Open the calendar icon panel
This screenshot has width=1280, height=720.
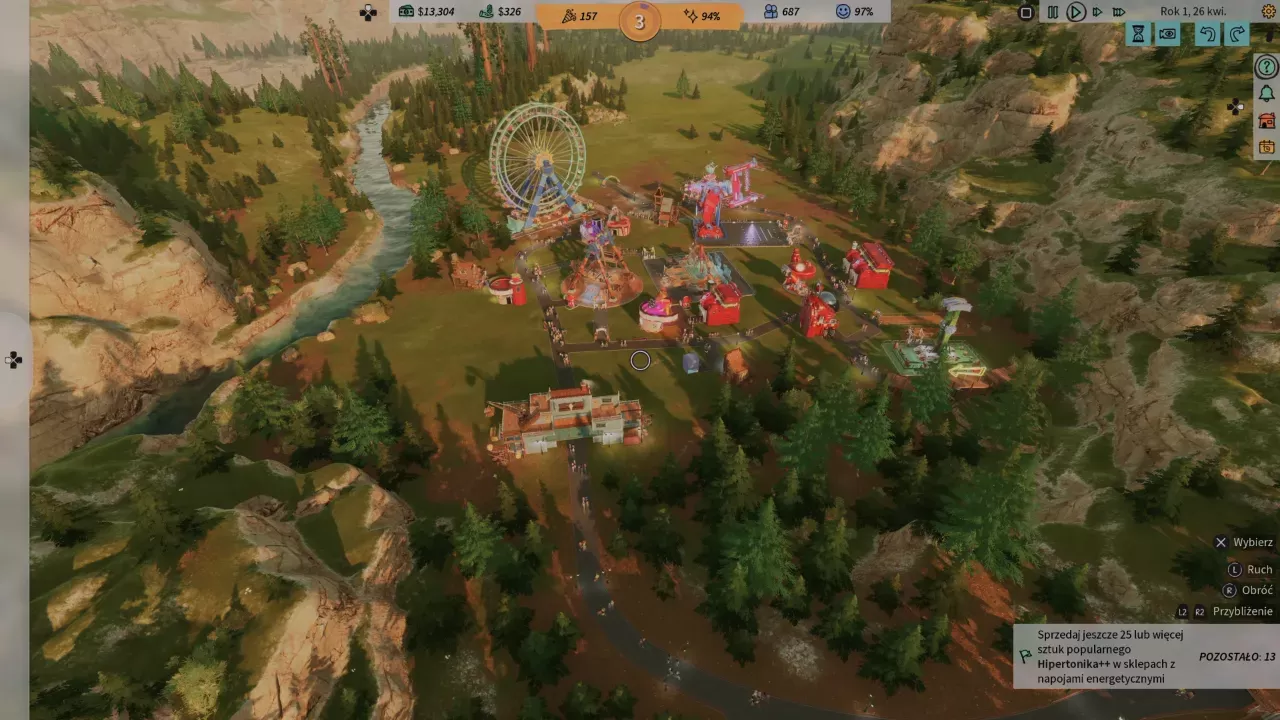coord(1266,146)
